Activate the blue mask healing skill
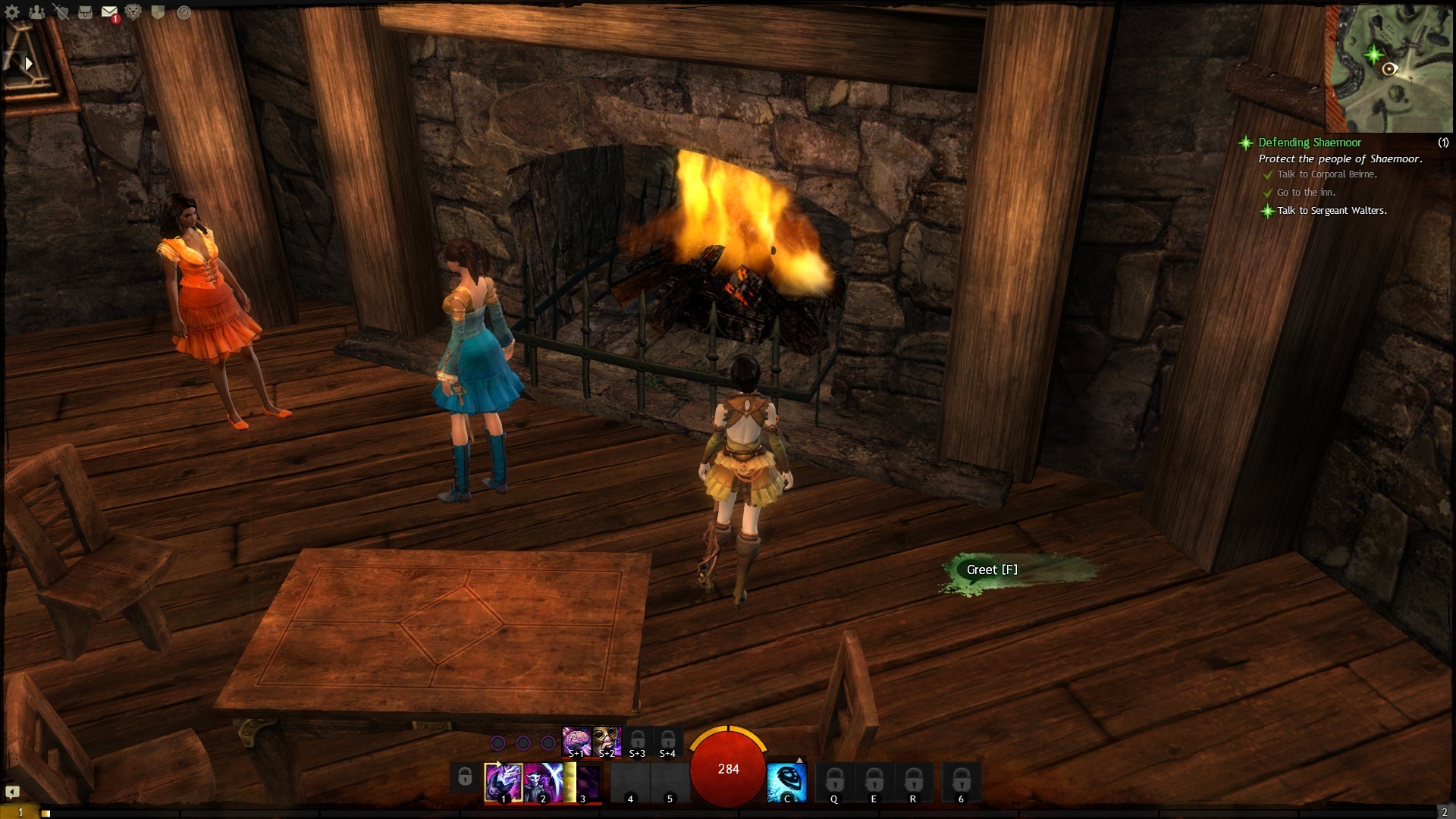The height and width of the screenshot is (819, 1456). [786, 782]
